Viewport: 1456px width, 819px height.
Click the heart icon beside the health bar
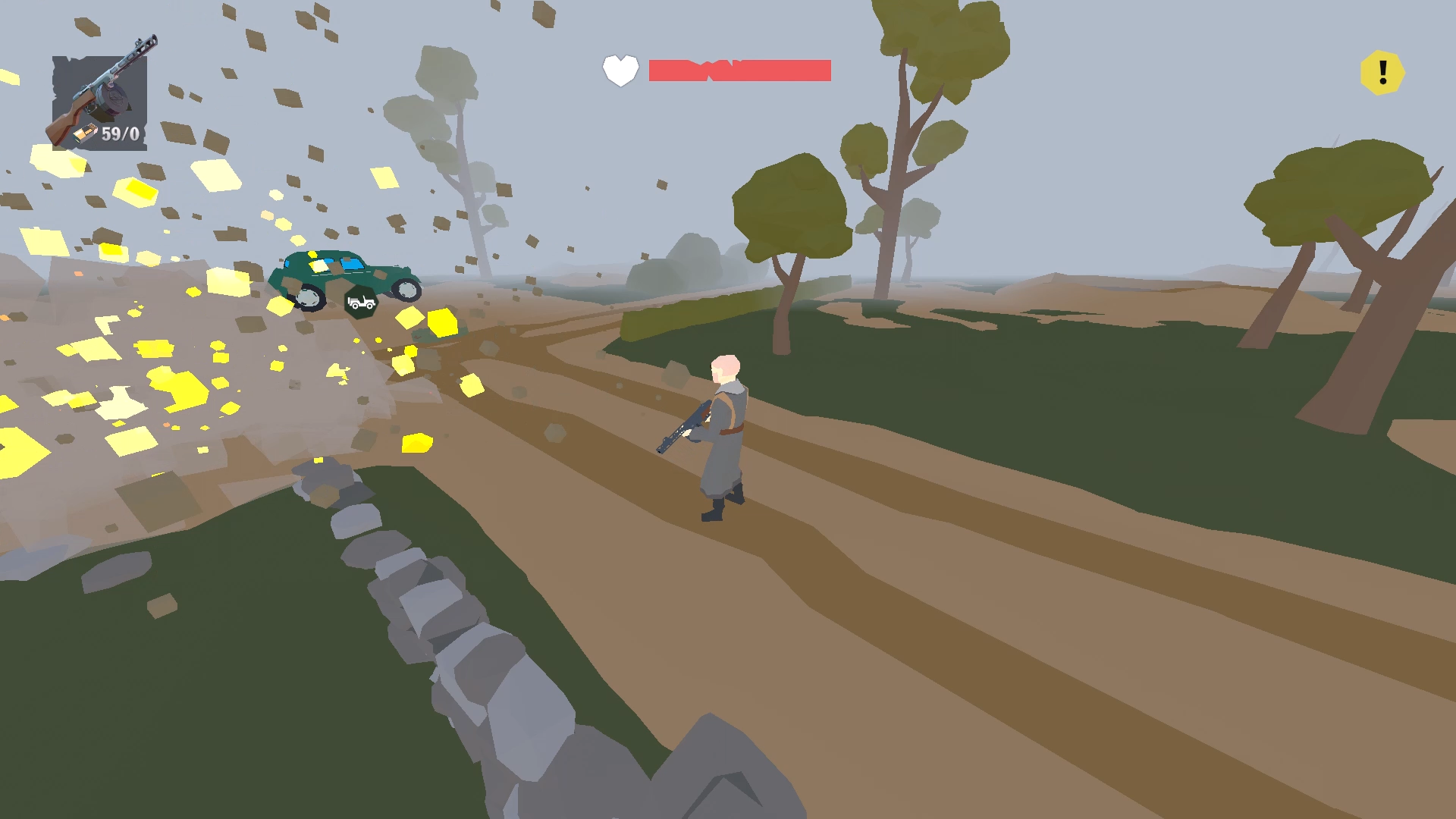point(619,71)
